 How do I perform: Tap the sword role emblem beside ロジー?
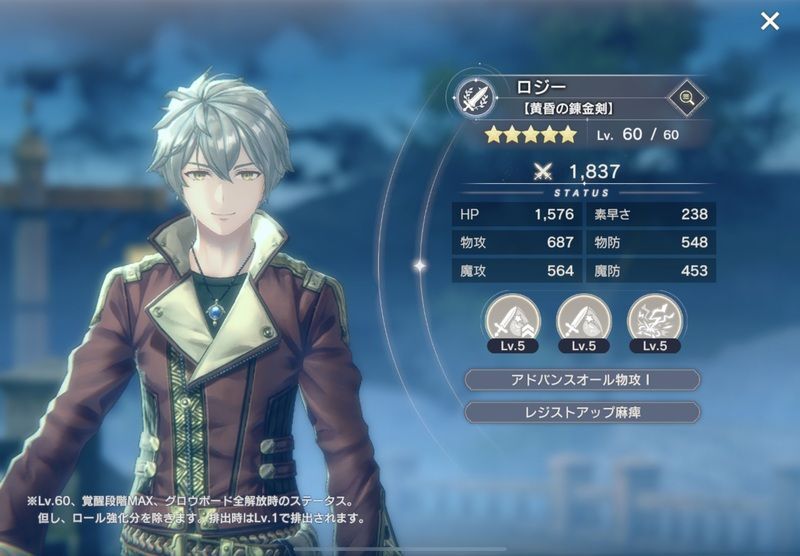[x=472, y=97]
